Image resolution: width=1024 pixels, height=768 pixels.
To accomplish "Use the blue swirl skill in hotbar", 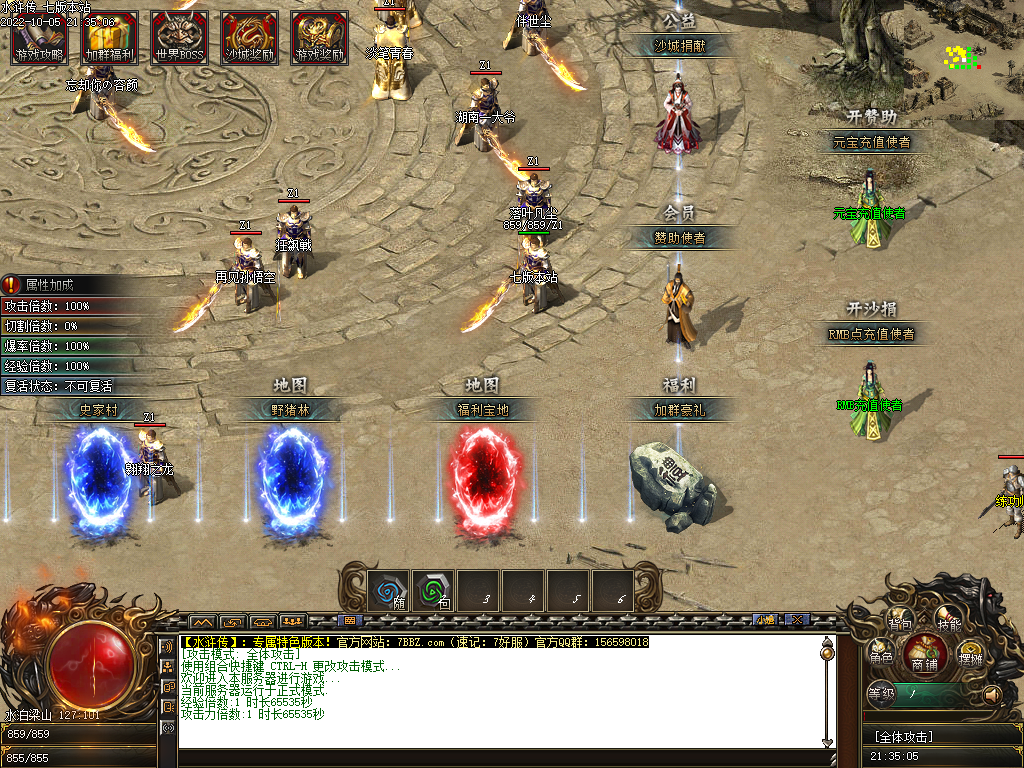I will 388,591.
